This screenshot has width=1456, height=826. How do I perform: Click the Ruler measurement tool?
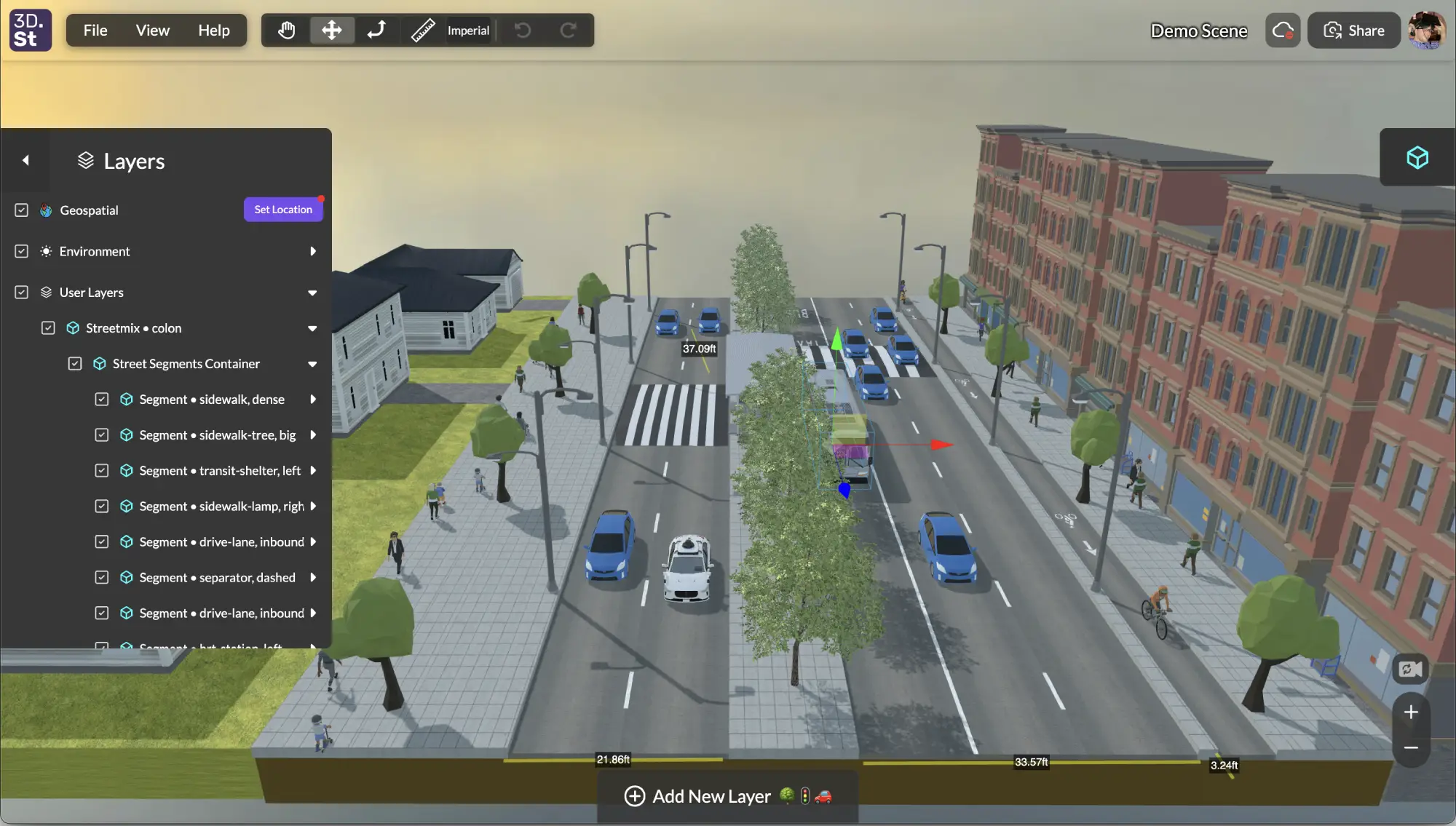(x=422, y=30)
